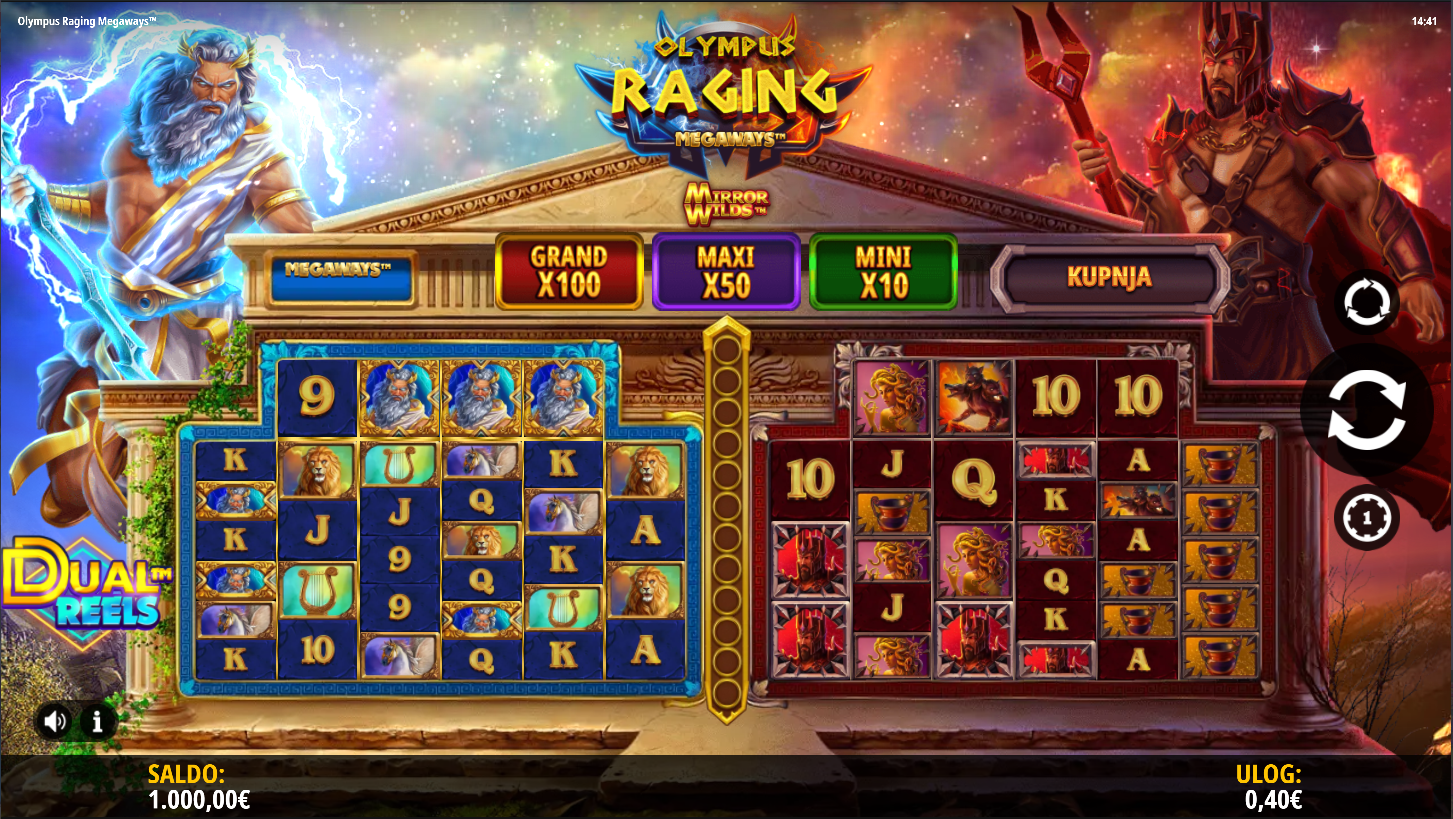This screenshot has height=819, width=1453.
Task: Select the GRAND X100 jackpot panel
Action: coord(568,272)
